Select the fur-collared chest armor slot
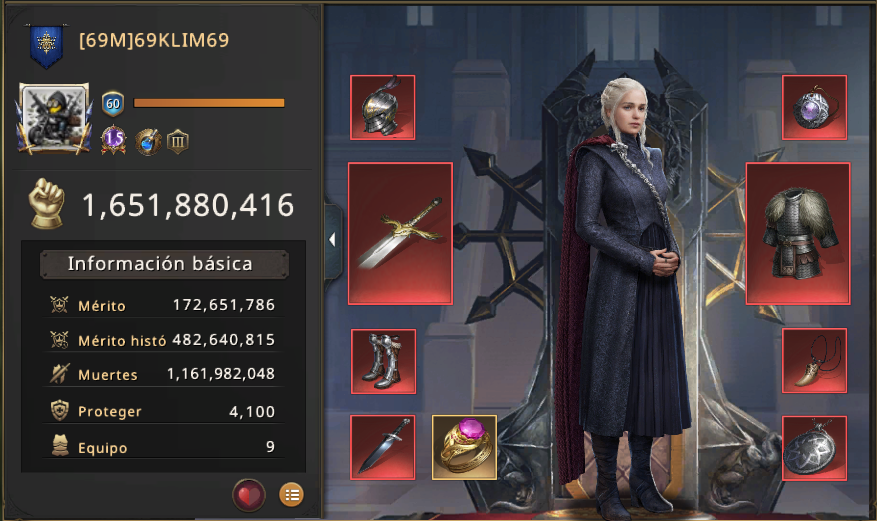The height and width of the screenshot is (521, 877). [x=798, y=233]
